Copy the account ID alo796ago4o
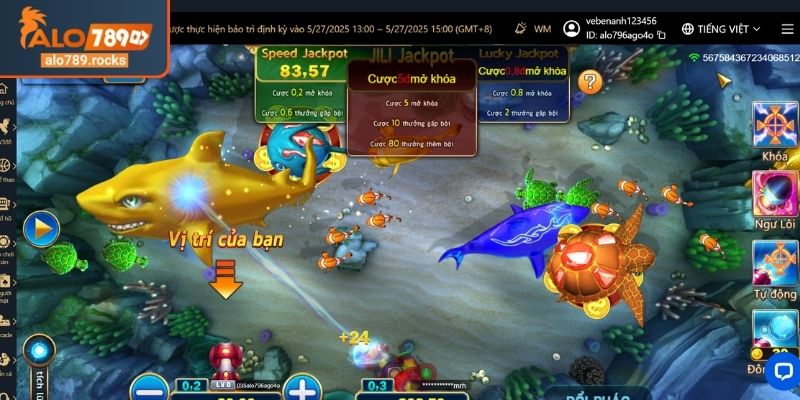The height and width of the screenshot is (400, 800). pyautogui.click(x=661, y=37)
